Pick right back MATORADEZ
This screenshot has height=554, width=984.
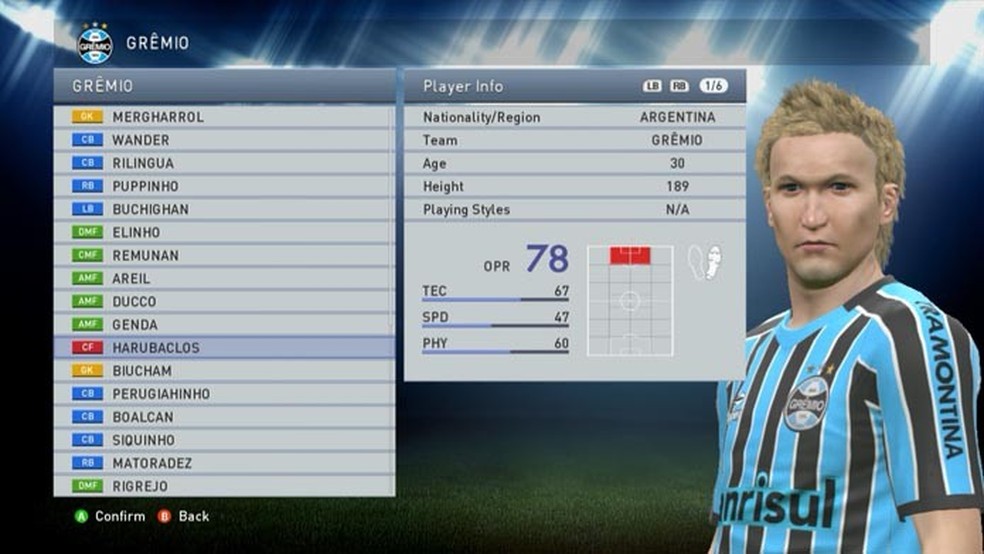point(152,463)
